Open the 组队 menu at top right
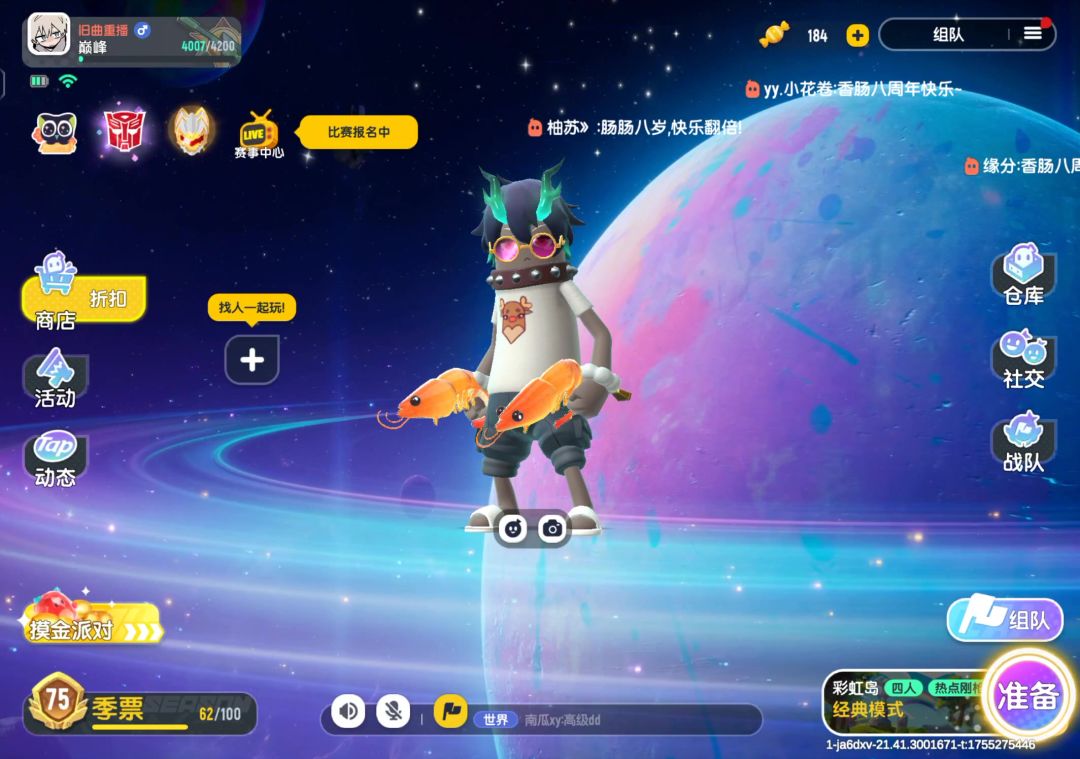The width and height of the screenshot is (1080, 759). click(966, 34)
